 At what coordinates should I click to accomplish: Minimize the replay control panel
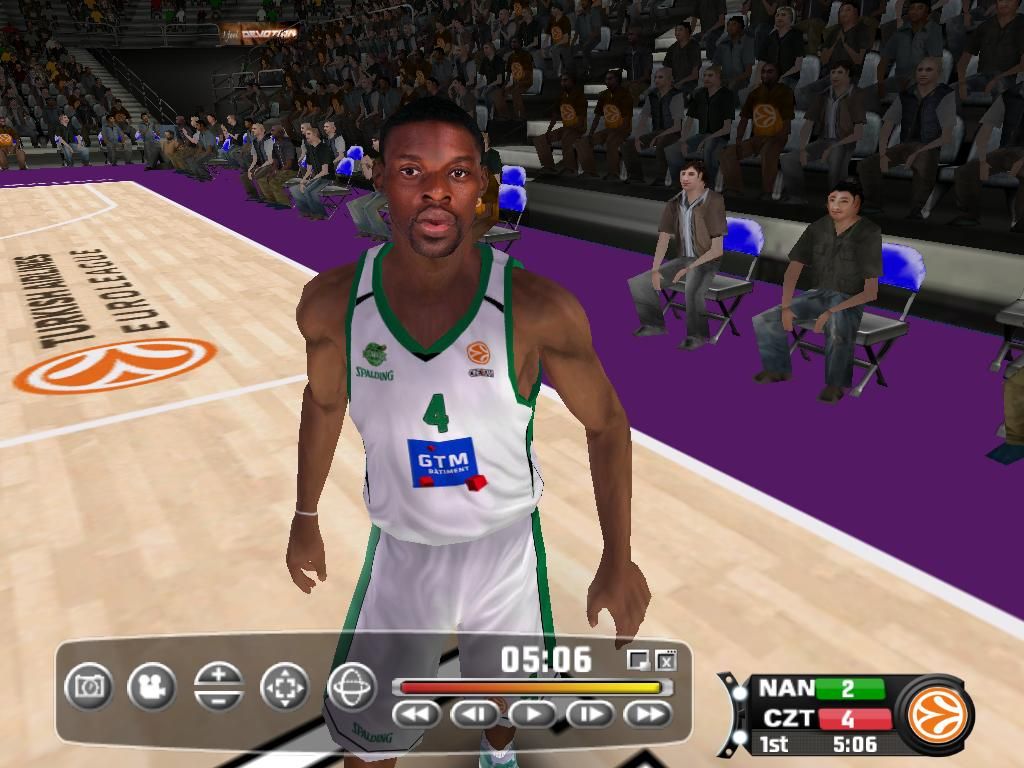[x=638, y=660]
